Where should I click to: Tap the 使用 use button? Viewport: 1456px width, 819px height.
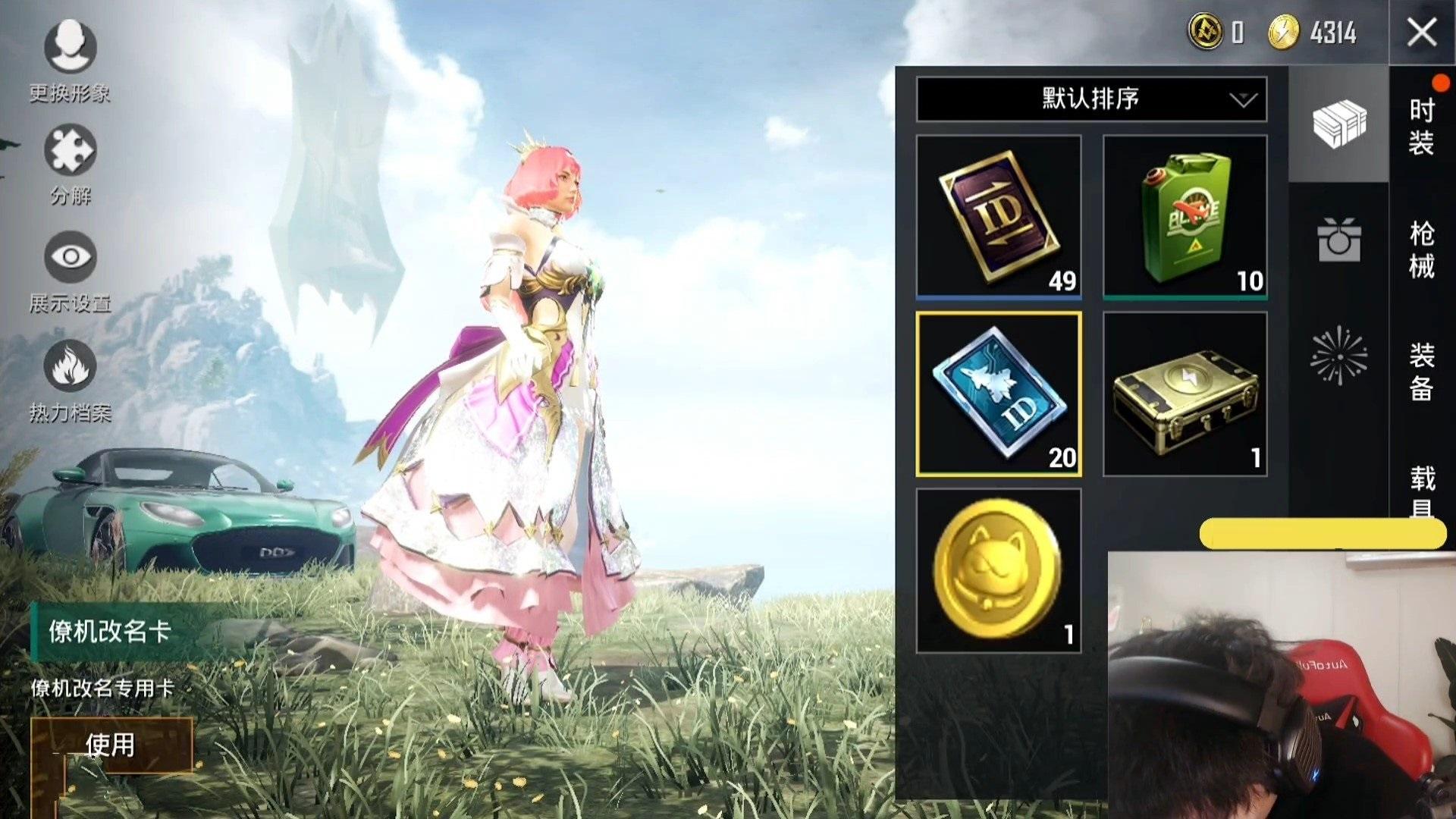click(111, 745)
